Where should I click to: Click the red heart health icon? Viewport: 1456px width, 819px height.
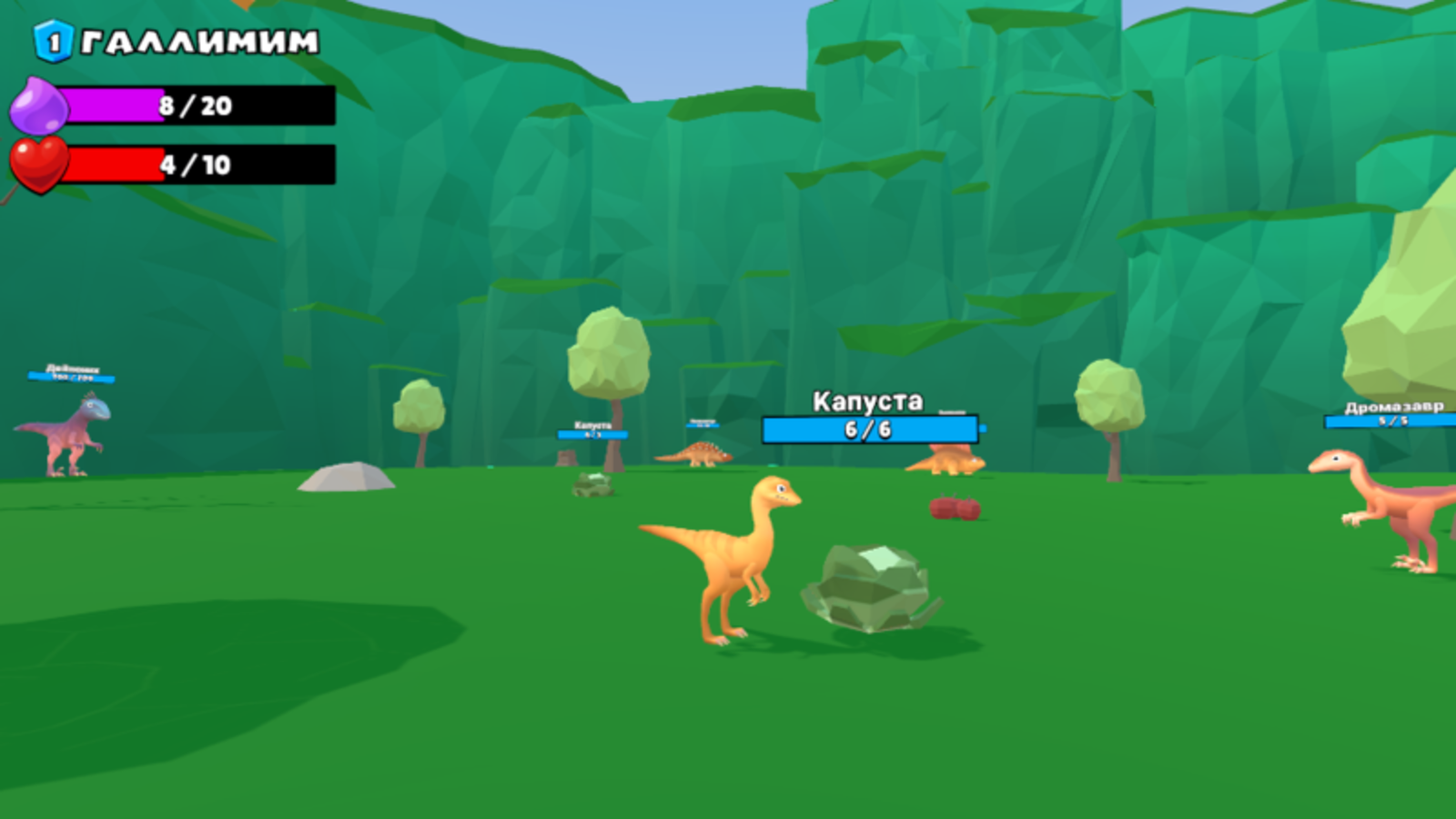(38, 165)
